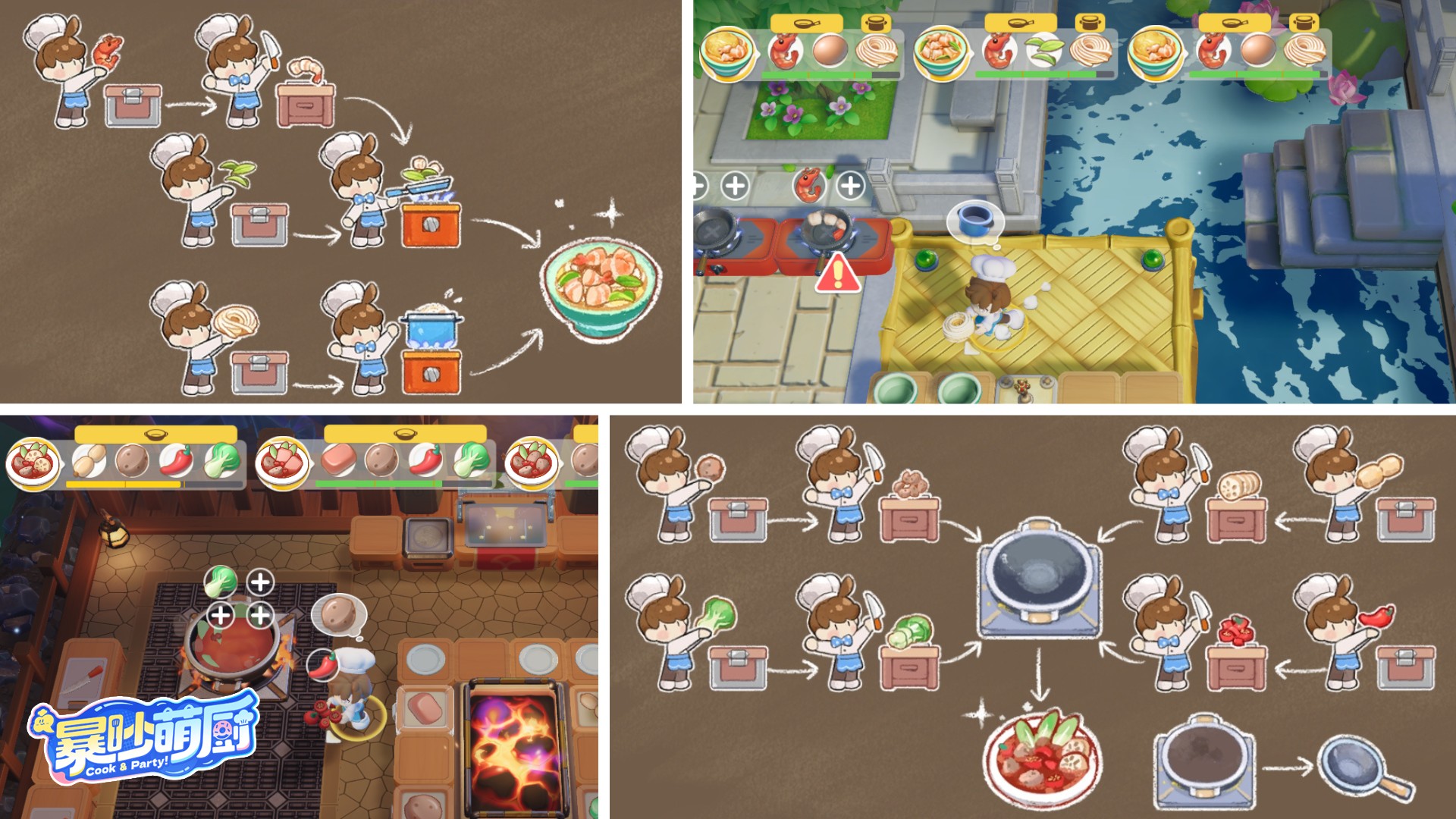Click the Cook & Party! game logo
Viewport: 1456px width, 819px height.
[x=144, y=737]
